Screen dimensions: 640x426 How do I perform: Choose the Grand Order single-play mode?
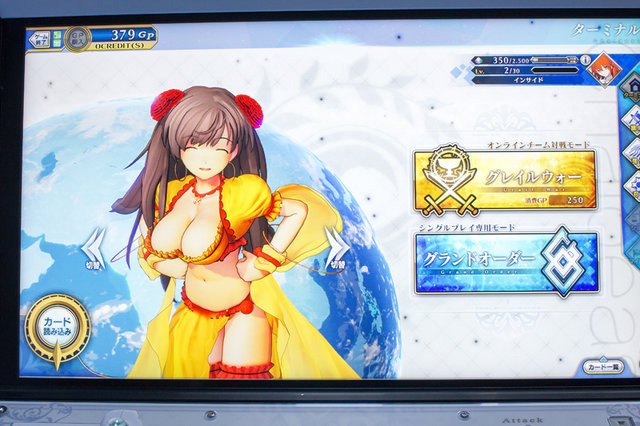click(x=506, y=264)
